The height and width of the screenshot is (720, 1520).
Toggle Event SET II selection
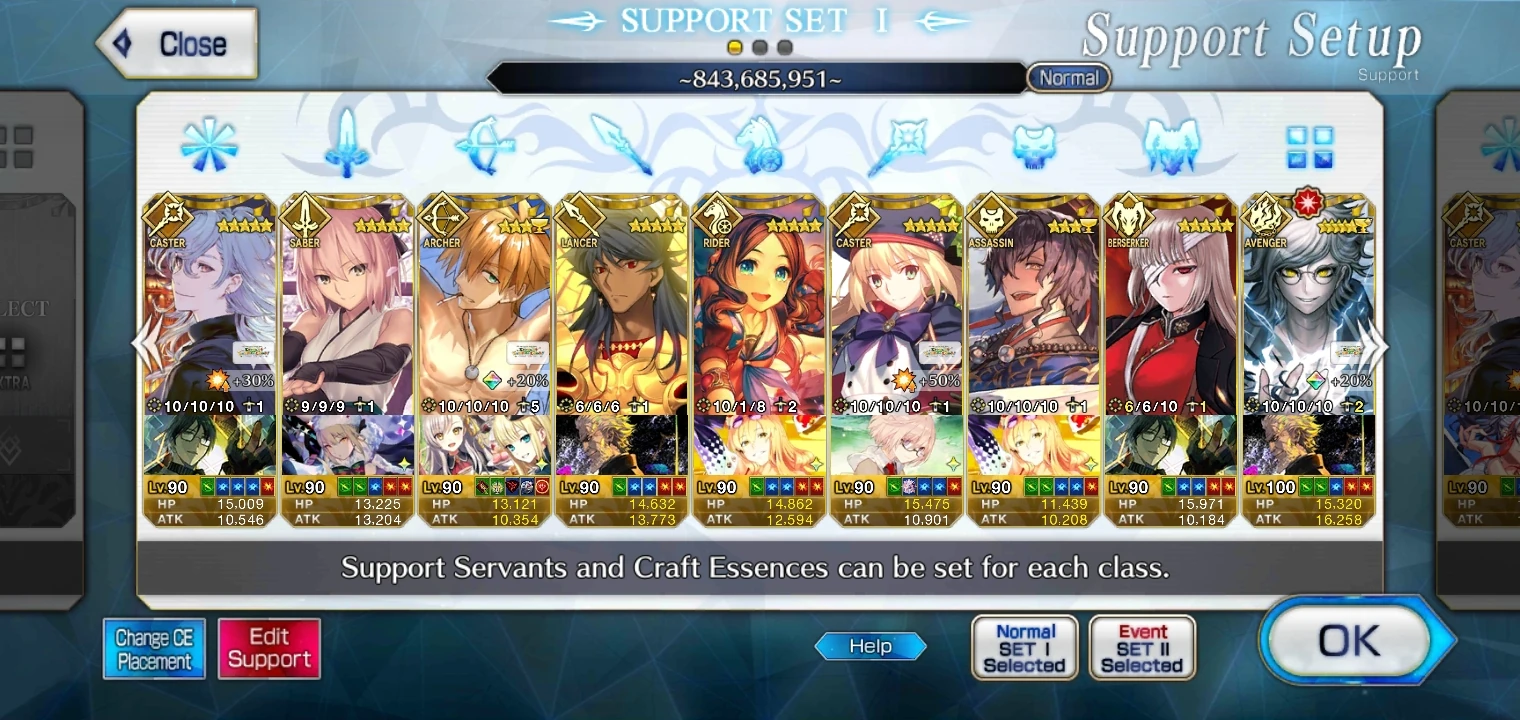[x=1142, y=646]
